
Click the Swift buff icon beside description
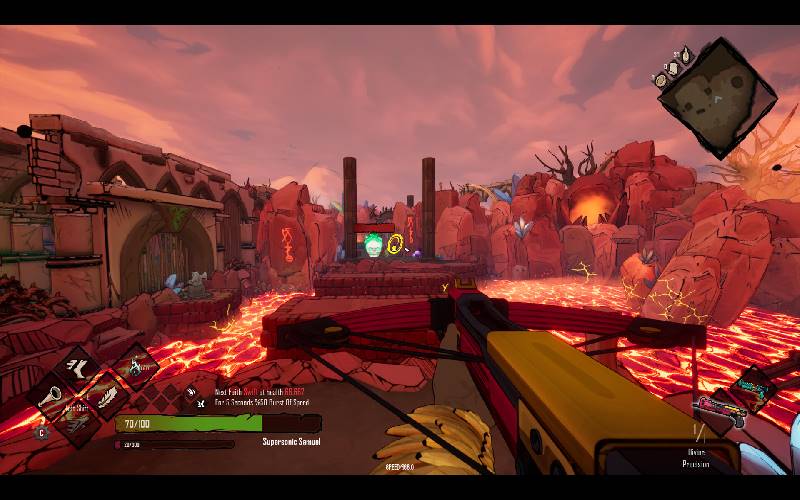(x=192, y=392)
